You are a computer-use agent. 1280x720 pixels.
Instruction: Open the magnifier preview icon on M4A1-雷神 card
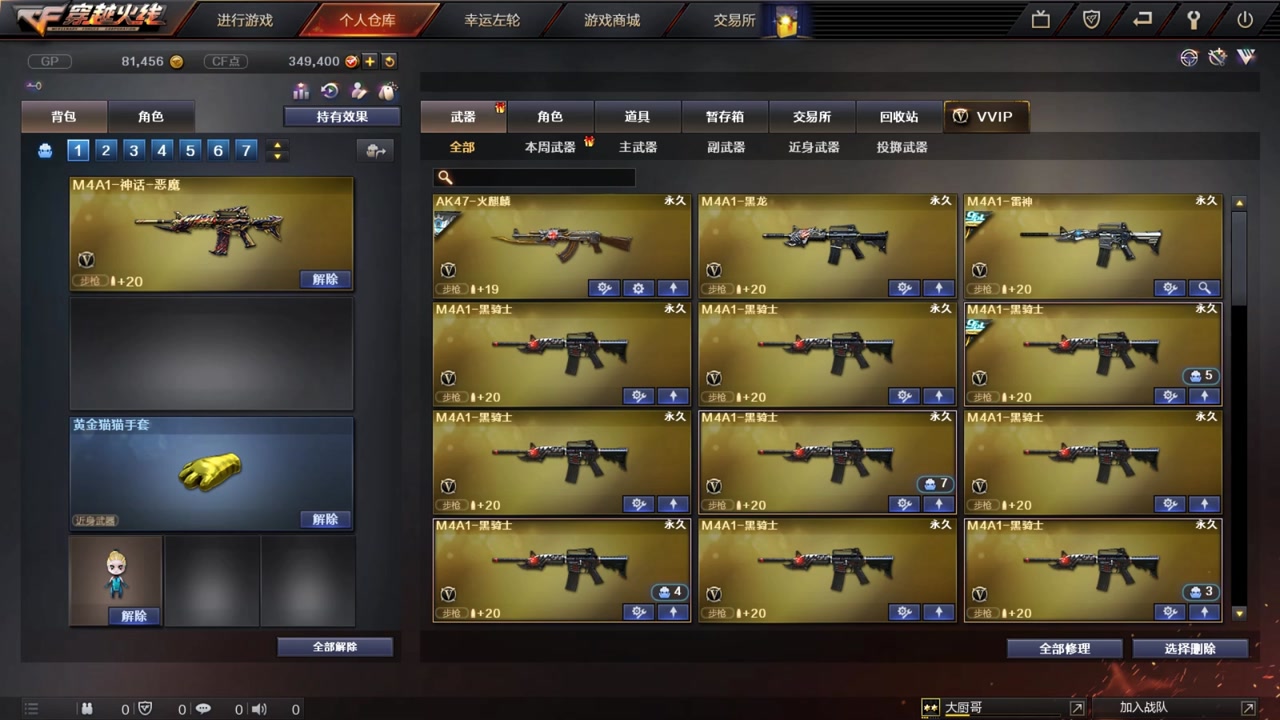click(1204, 288)
